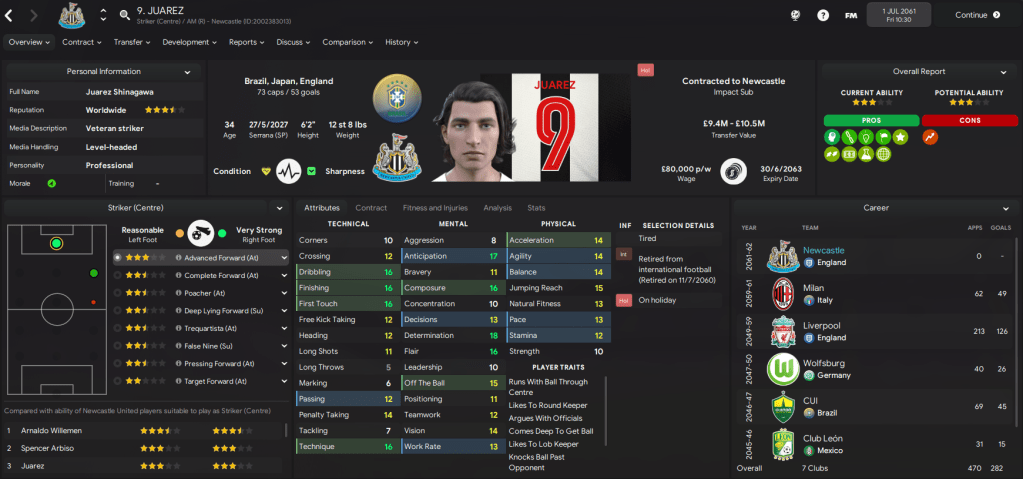1023x479 pixels.
Task: Switch to the Fitness and Injuries tab
Action: (434, 208)
